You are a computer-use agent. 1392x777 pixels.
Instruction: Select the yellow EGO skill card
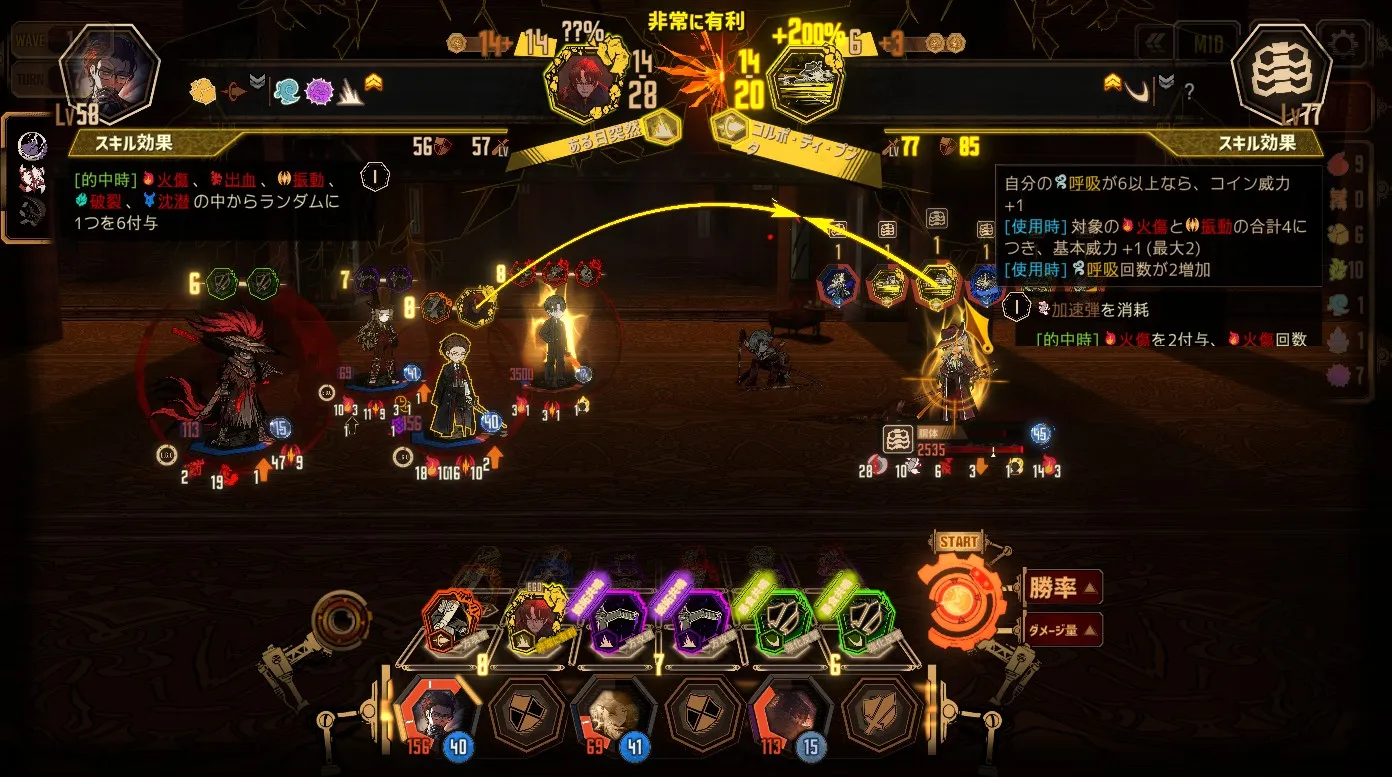point(537,624)
